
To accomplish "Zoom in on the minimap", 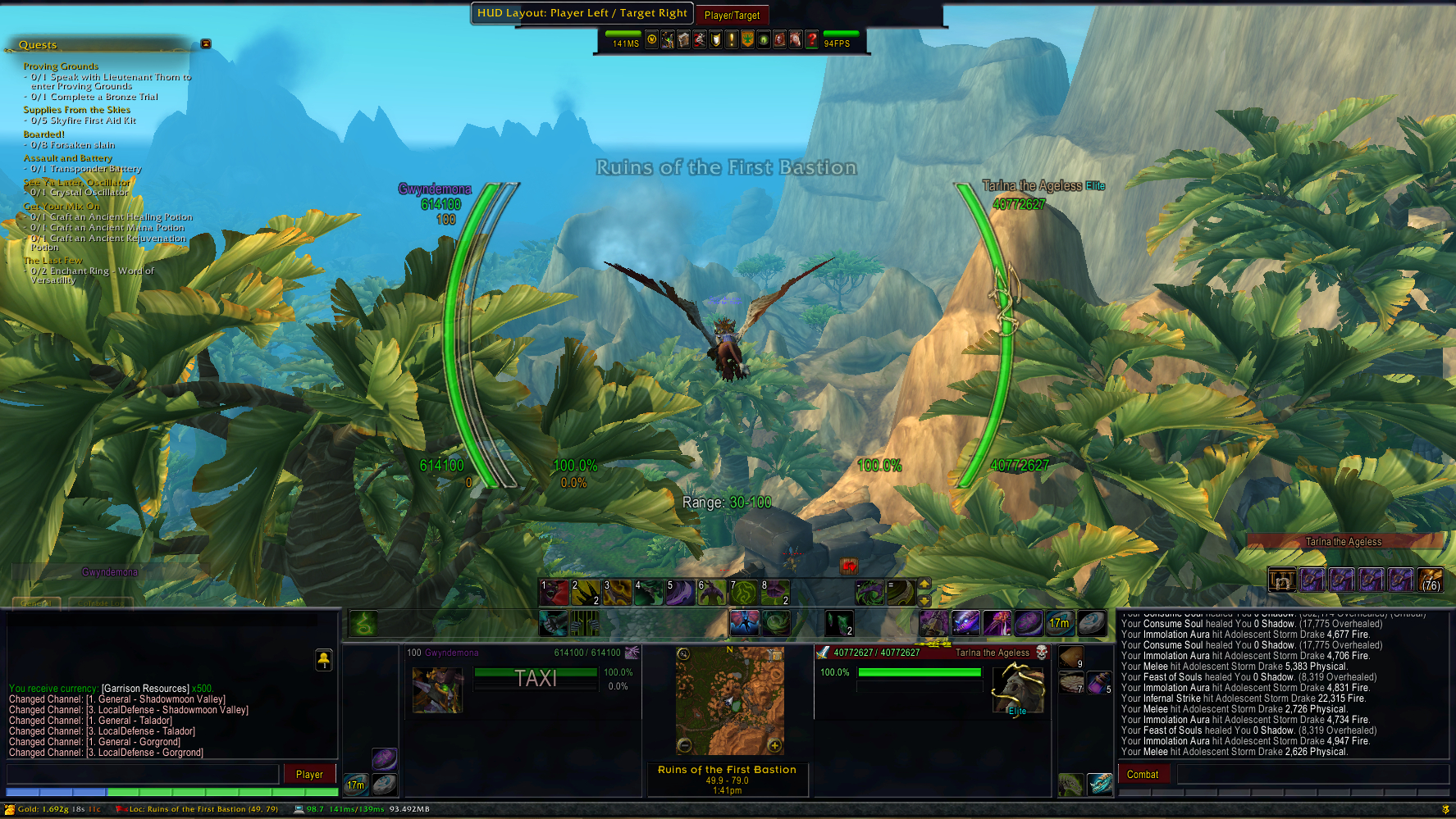I will [x=774, y=745].
